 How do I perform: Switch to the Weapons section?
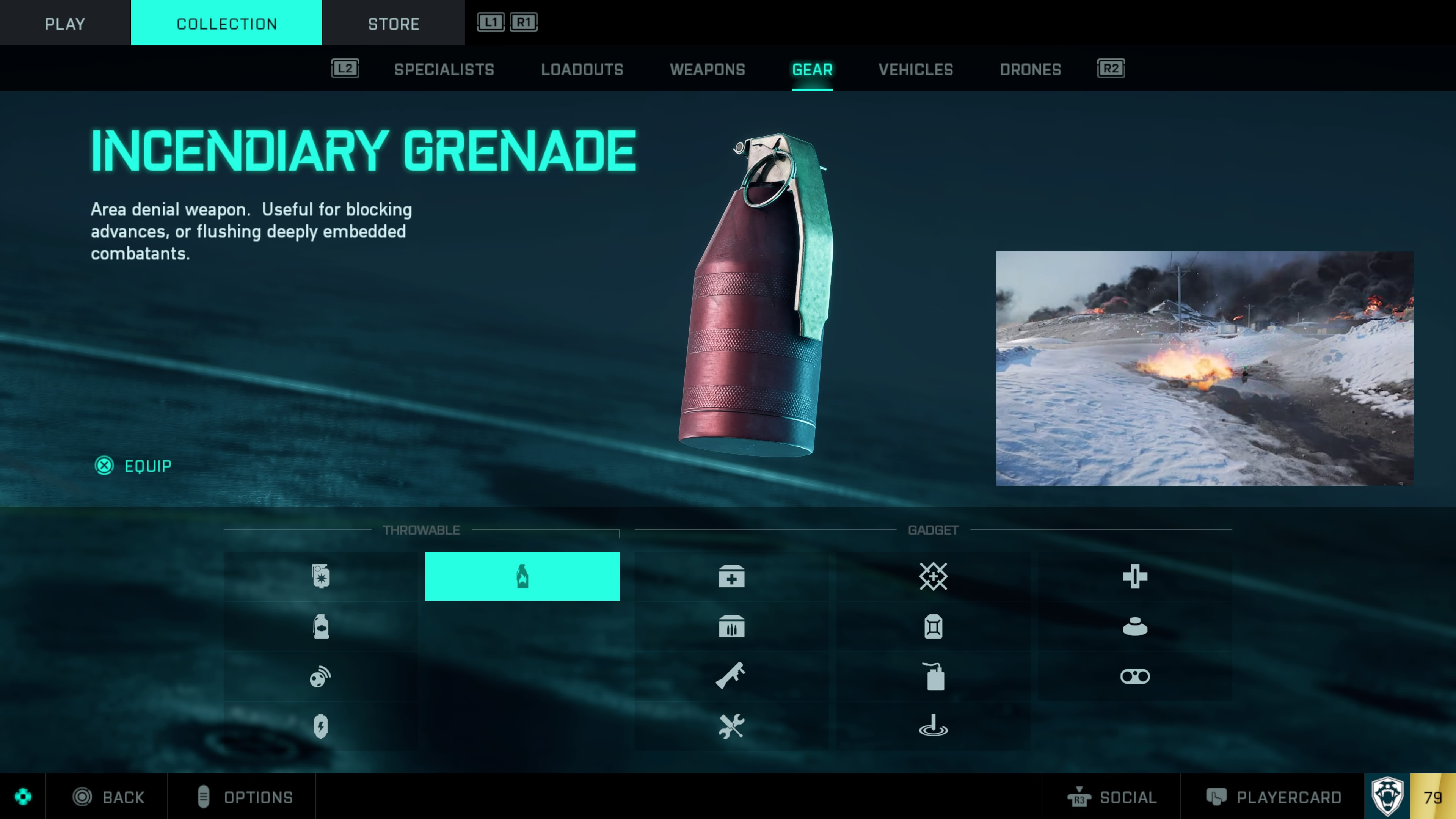click(707, 69)
